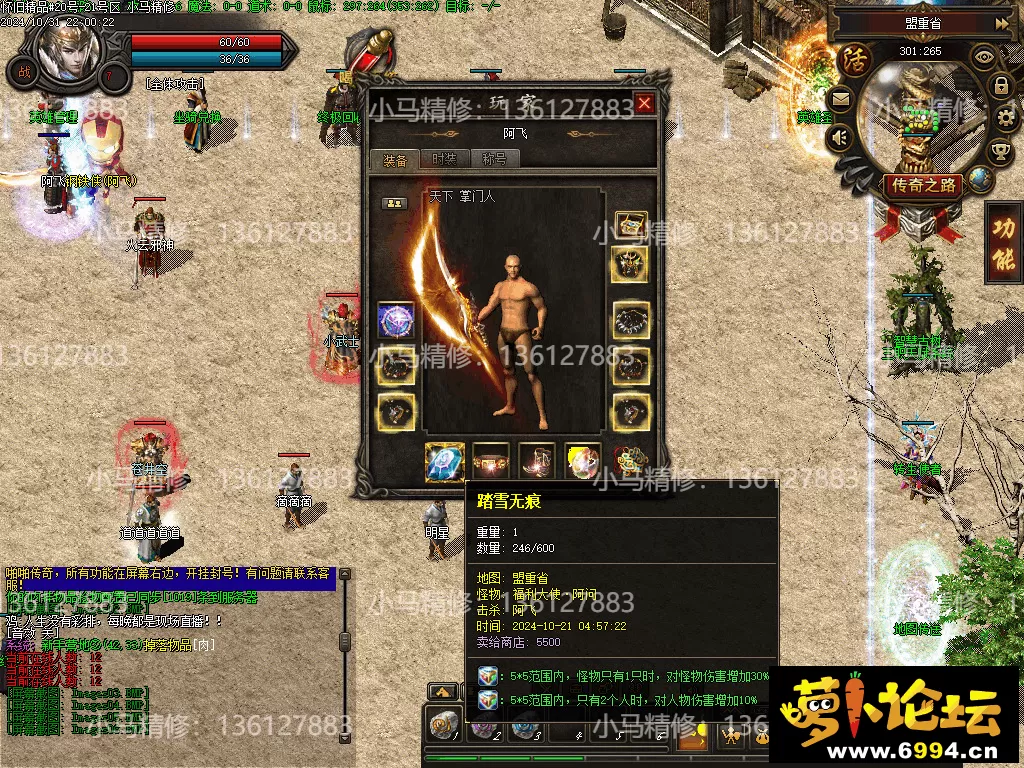Click the padlock icon by the minimap
This screenshot has height=768, width=1024.
click(1001, 85)
